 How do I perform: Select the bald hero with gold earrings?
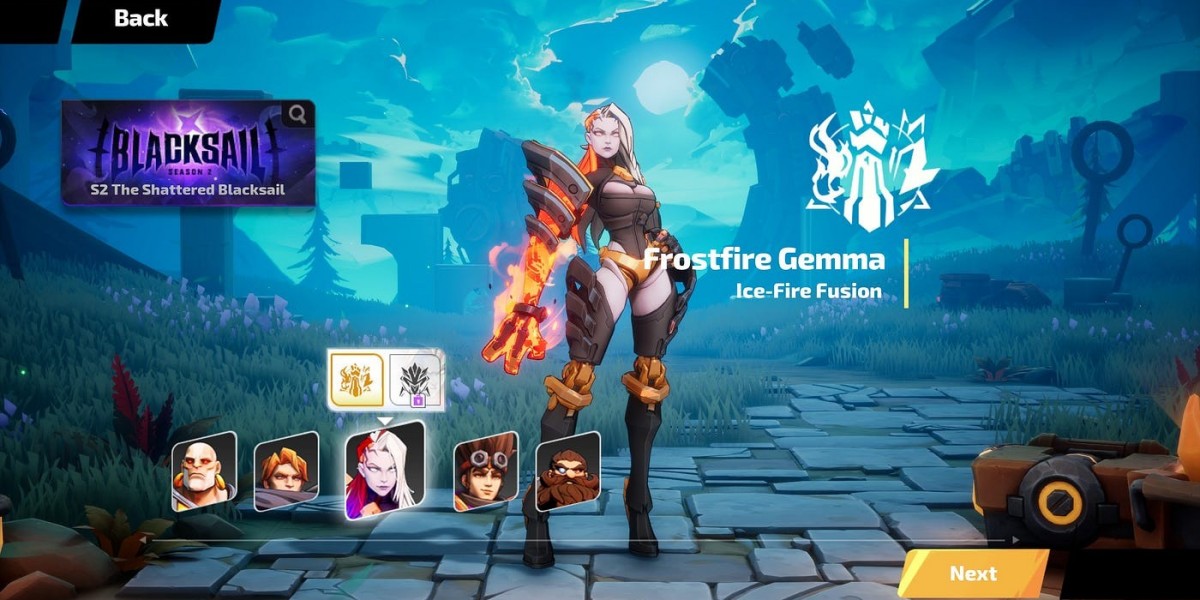[203, 471]
